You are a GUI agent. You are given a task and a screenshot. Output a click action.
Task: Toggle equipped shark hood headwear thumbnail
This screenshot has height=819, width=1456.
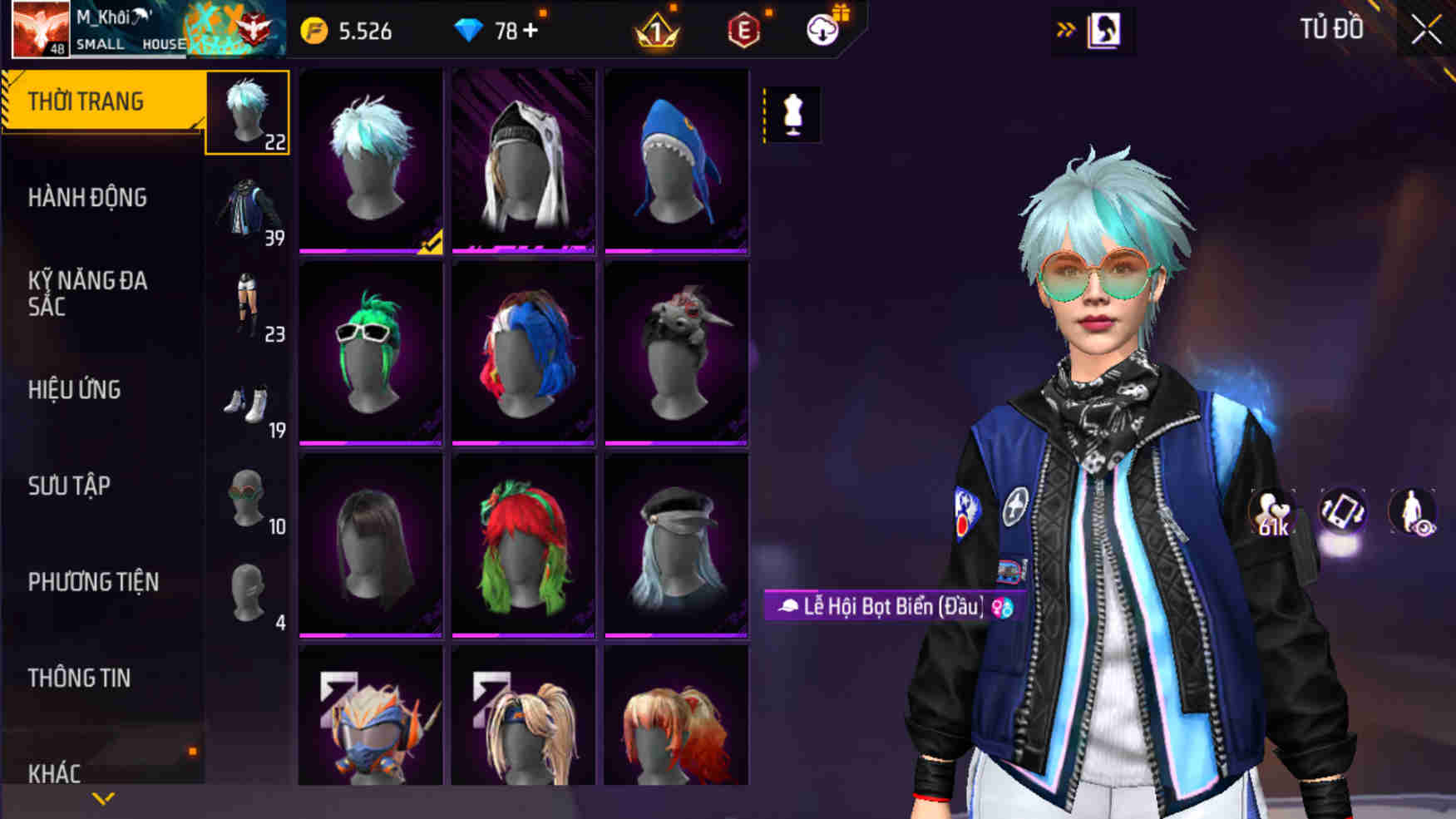pyautogui.click(x=677, y=160)
